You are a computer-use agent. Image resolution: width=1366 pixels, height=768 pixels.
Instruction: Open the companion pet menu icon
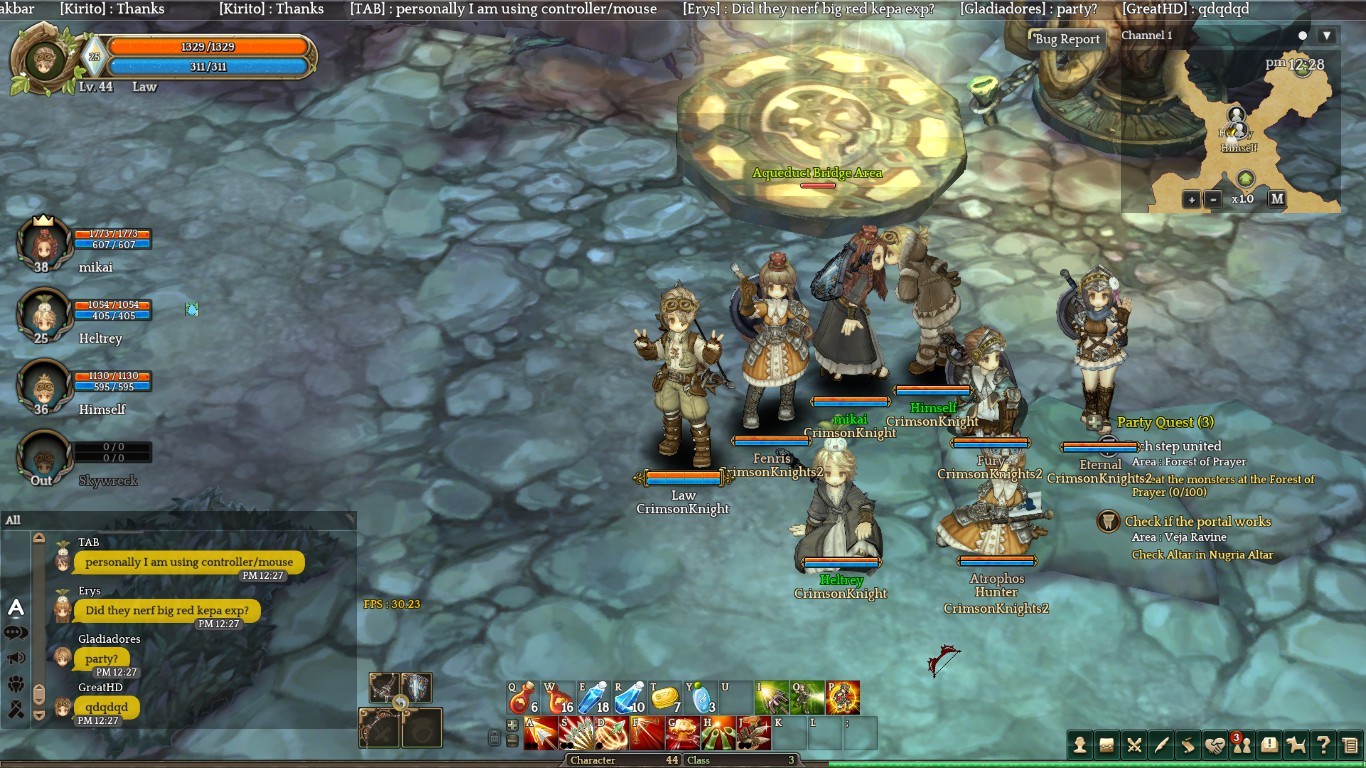tap(1296, 744)
